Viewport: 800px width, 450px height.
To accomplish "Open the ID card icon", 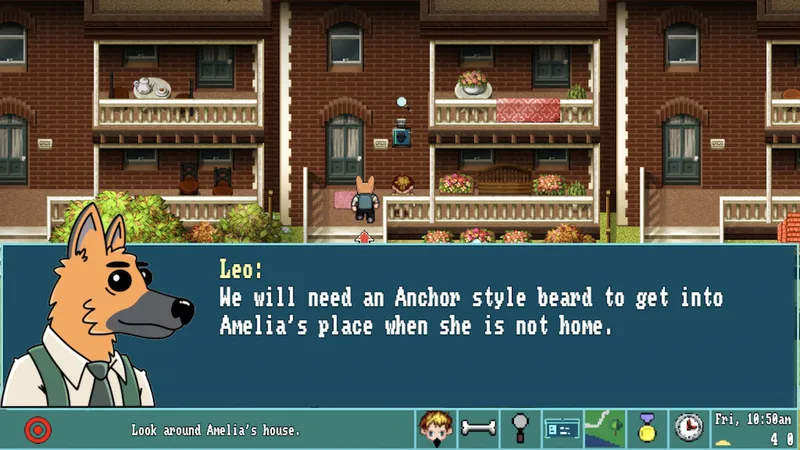I will point(562,429).
